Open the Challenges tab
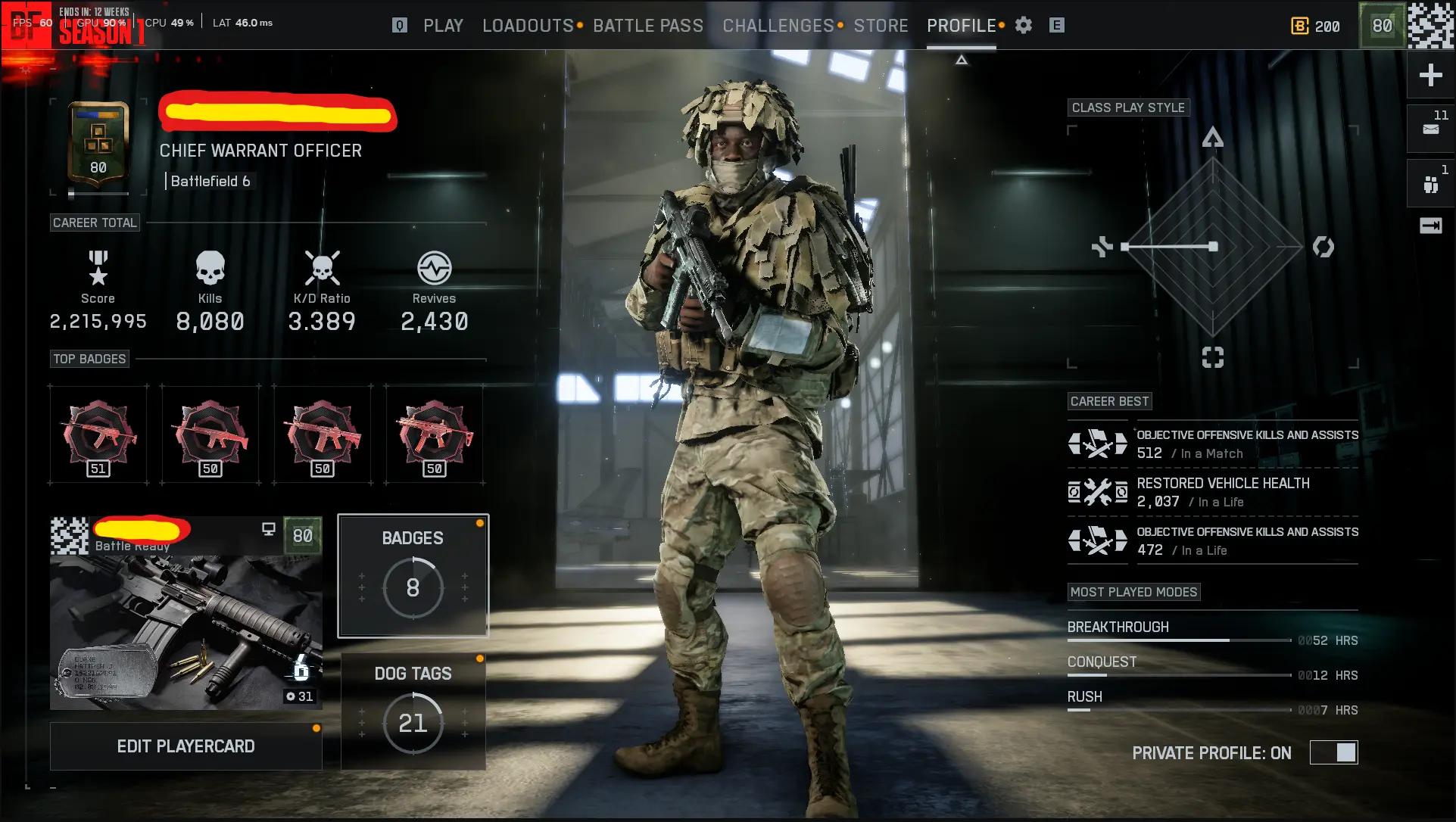Screen dimensions: 1456x822 (x=778, y=26)
